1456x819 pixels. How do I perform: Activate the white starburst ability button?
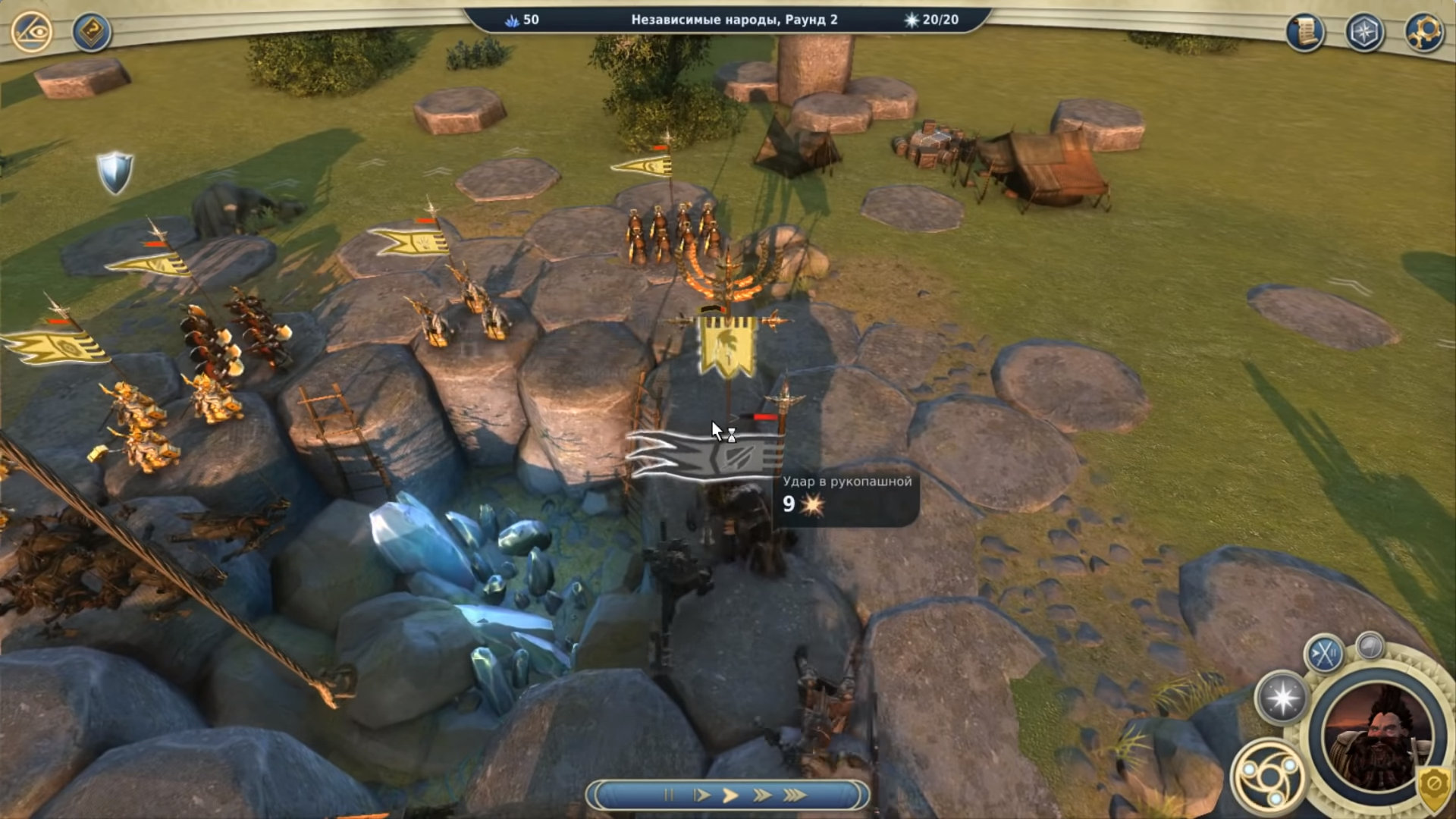[x=1282, y=698]
